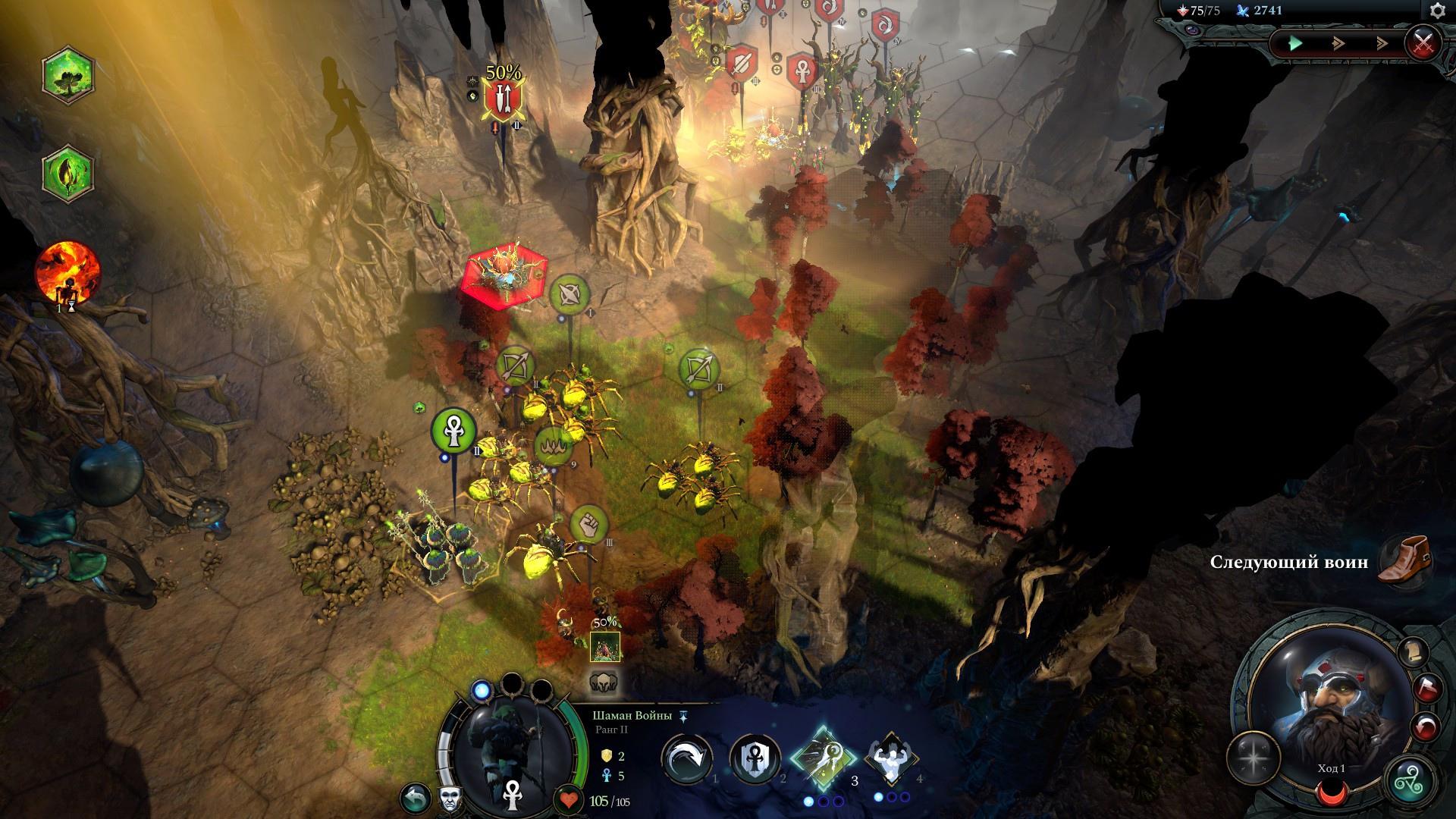The height and width of the screenshot is (819, 1456).
Task: Open the gear settings menu
Action: point(1437,11)
